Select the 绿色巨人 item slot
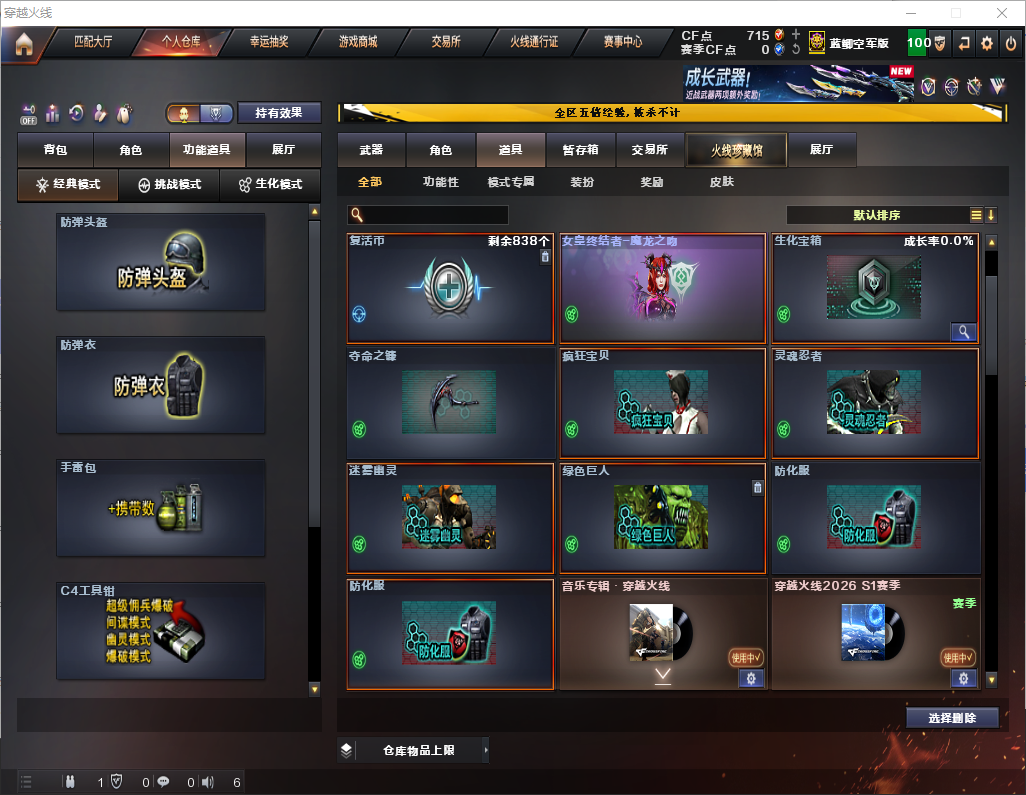The image size is (1026, 795). coord(662,517)
